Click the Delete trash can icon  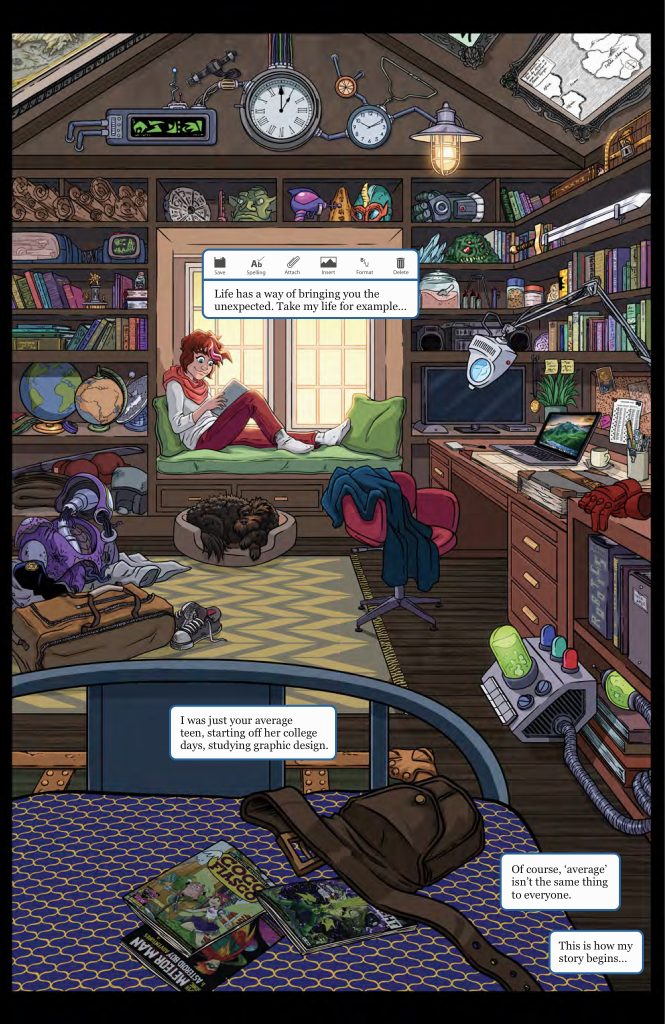pos(400,264)
